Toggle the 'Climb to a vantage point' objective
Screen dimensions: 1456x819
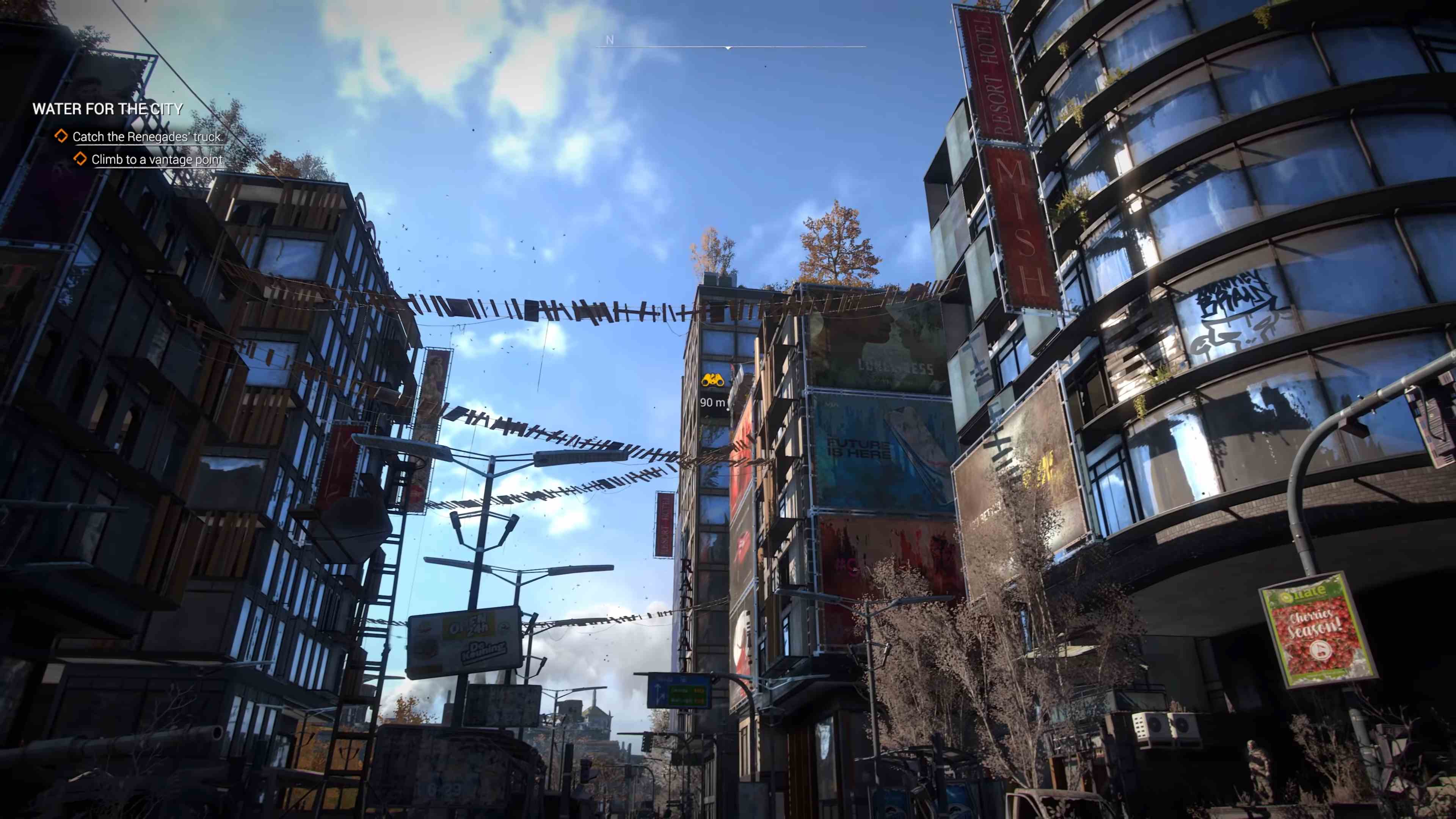(x=159, y=159)
